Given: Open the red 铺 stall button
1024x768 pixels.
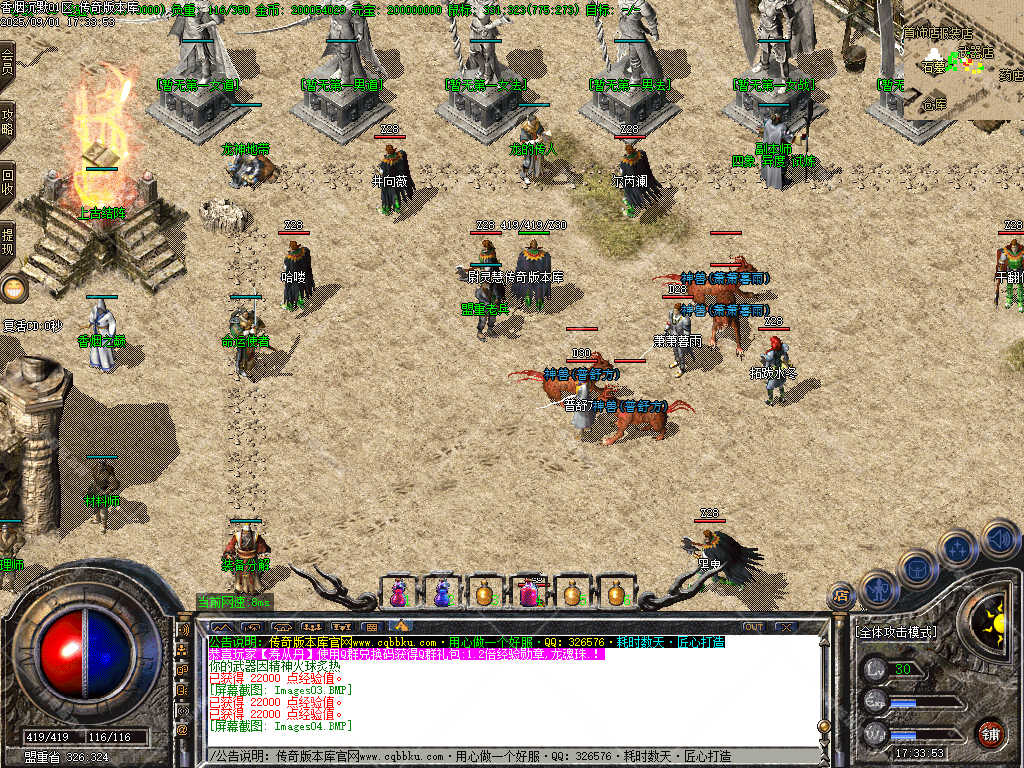Looking at the screenshot, I should pyautogui.click(x=990, y=733).
